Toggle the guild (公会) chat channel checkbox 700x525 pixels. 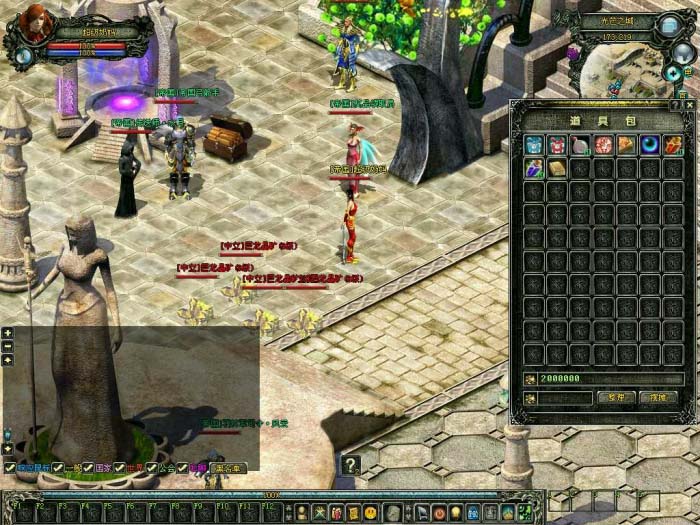(152, 468)
